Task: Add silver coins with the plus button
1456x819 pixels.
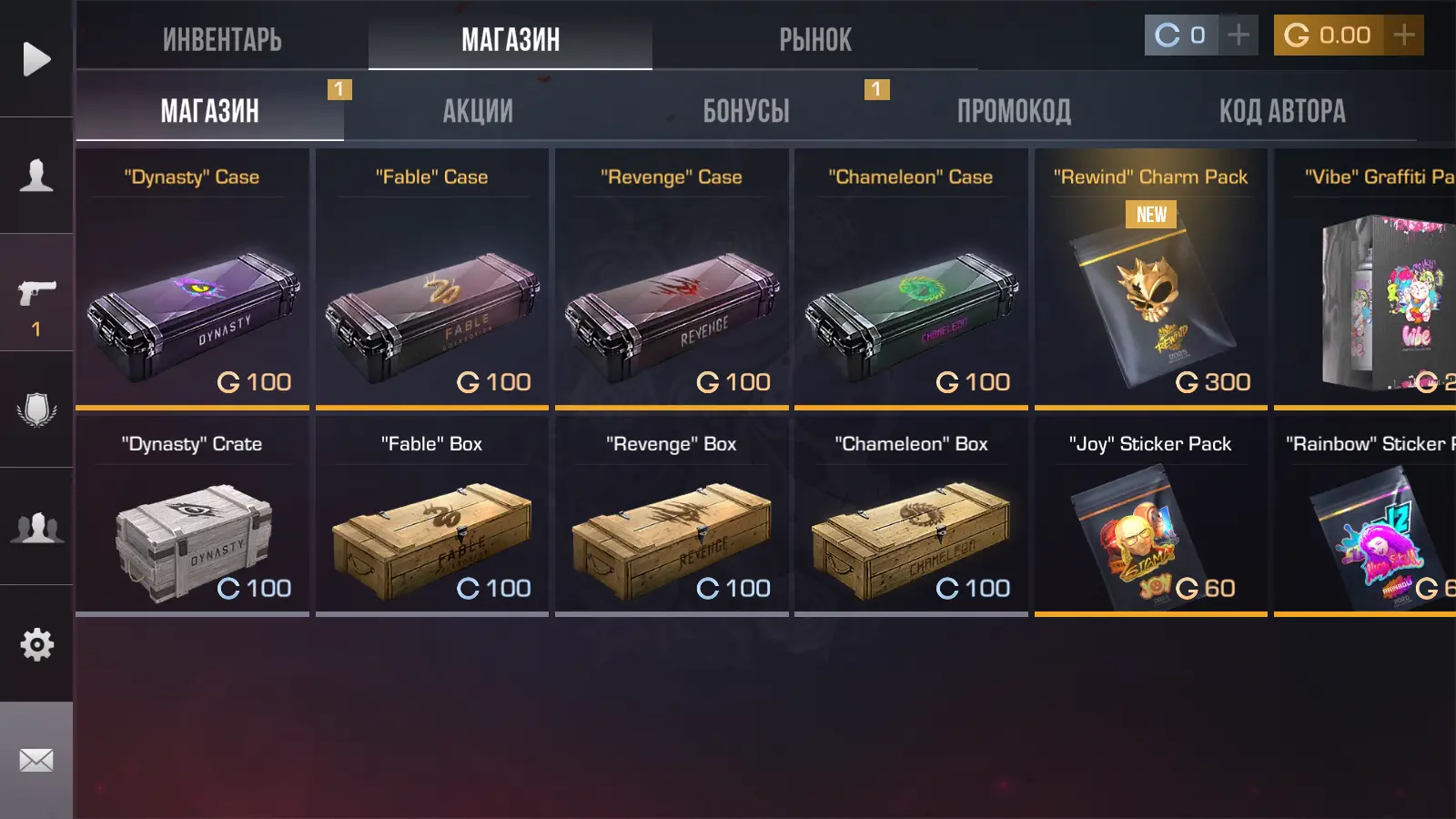Action: (x=1238, y=35)
